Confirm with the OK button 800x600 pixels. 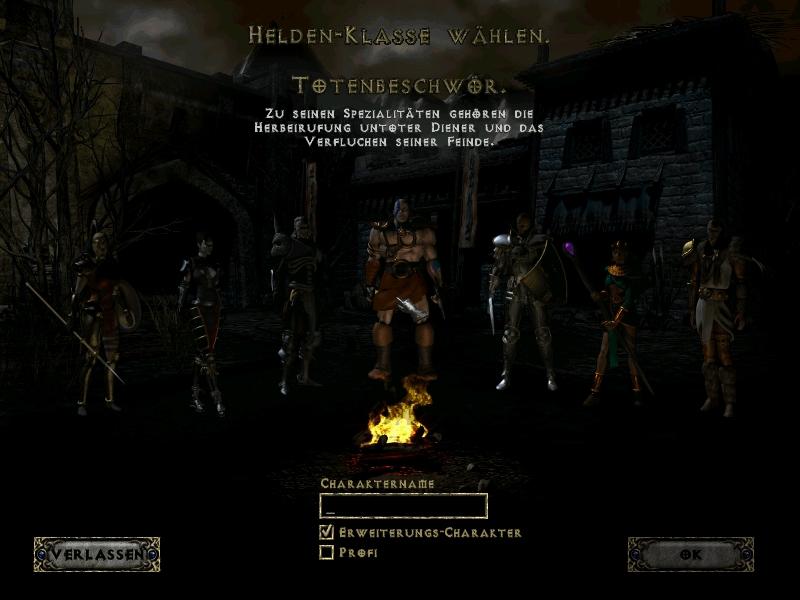pos(689,554)
